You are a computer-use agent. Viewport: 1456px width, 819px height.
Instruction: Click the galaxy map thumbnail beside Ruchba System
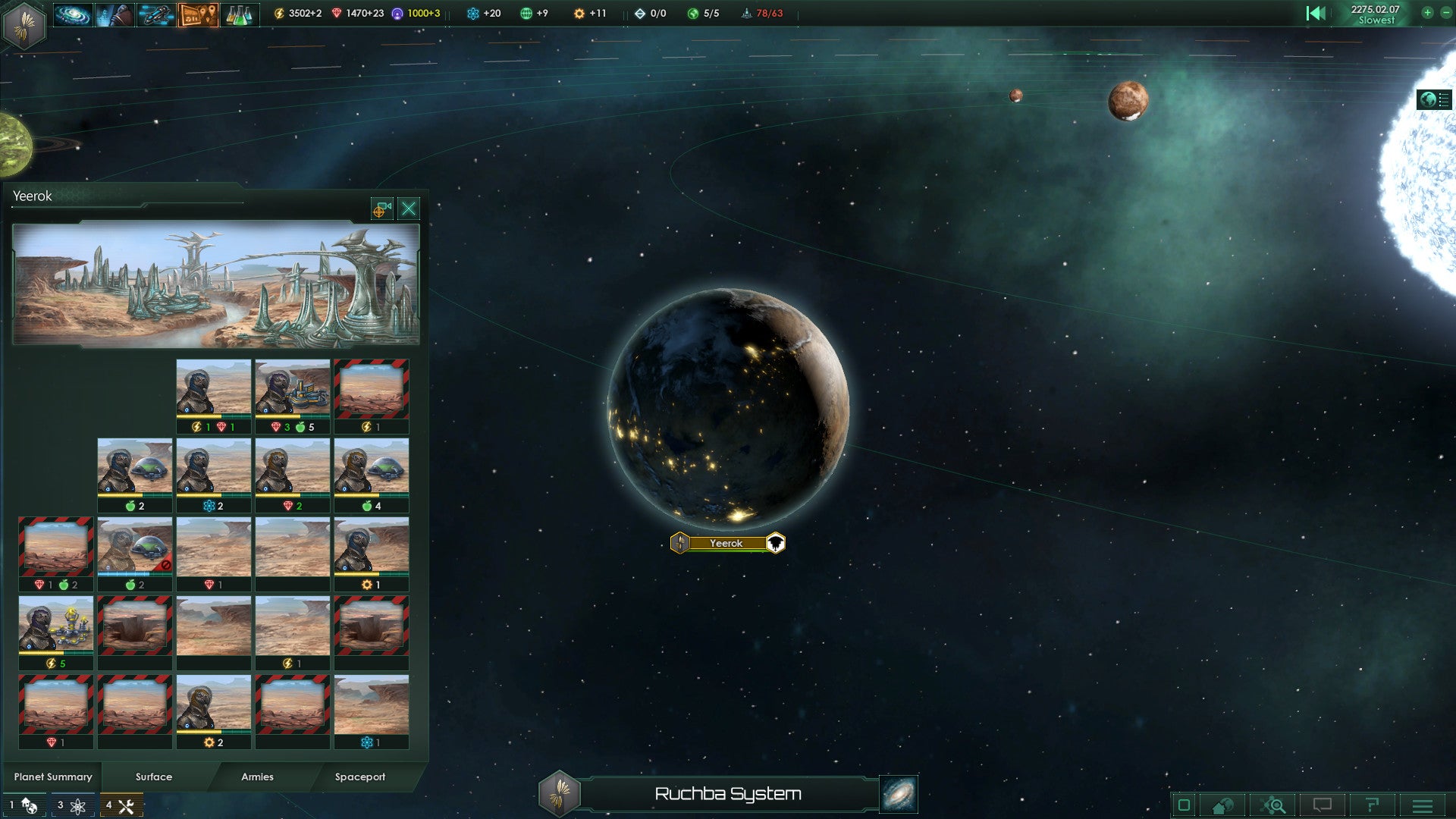pos(898,795)
